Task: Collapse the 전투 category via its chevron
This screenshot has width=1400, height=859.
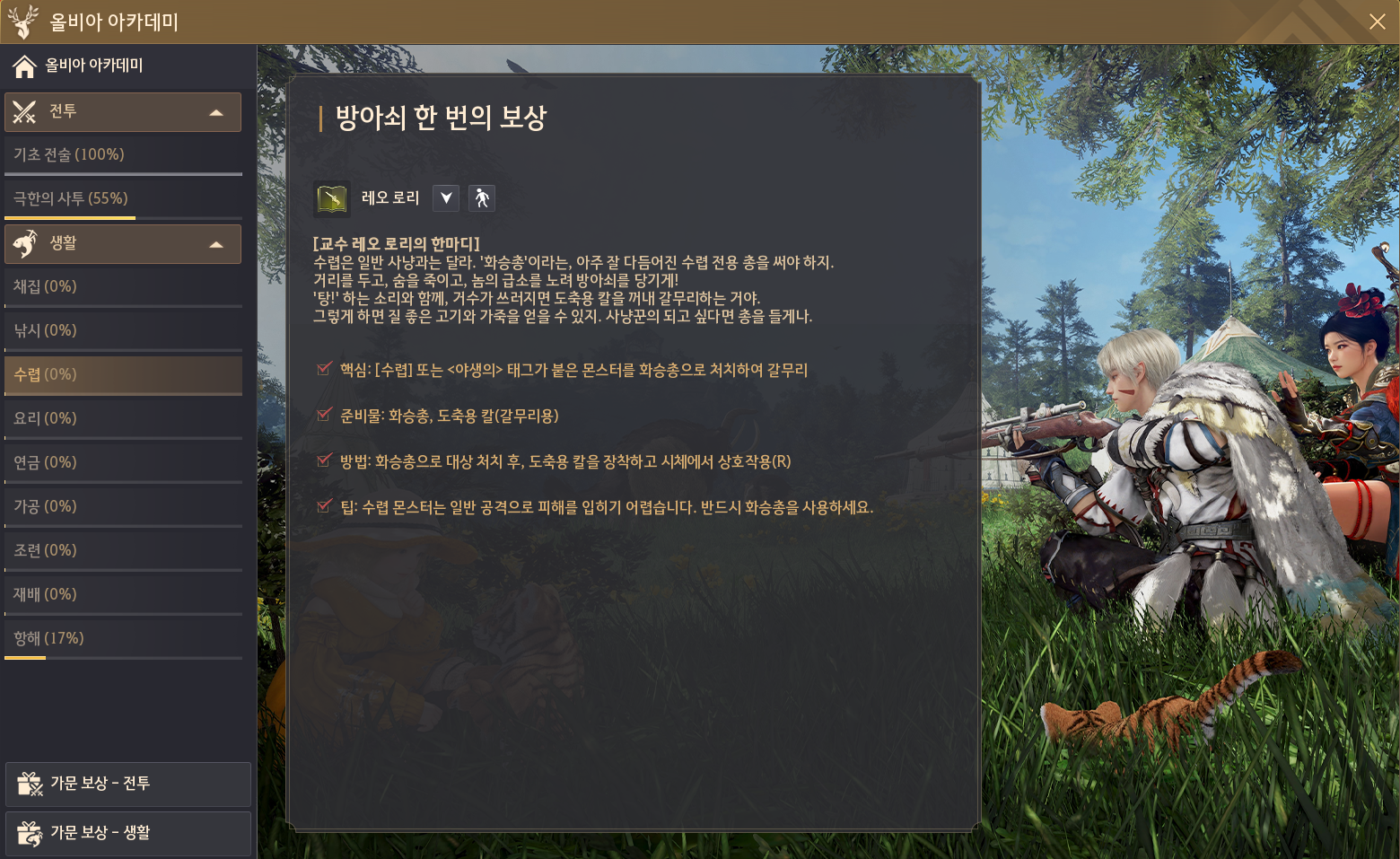Action: click(215, 111)
